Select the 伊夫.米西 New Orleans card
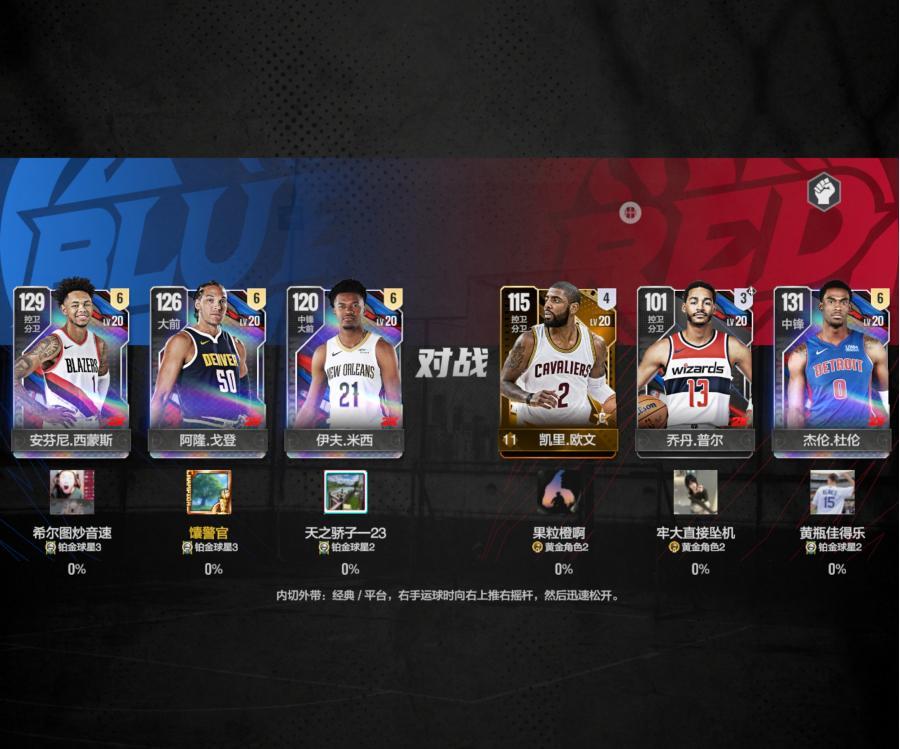Viewport: 900px width, 749px height. [345, 370]
